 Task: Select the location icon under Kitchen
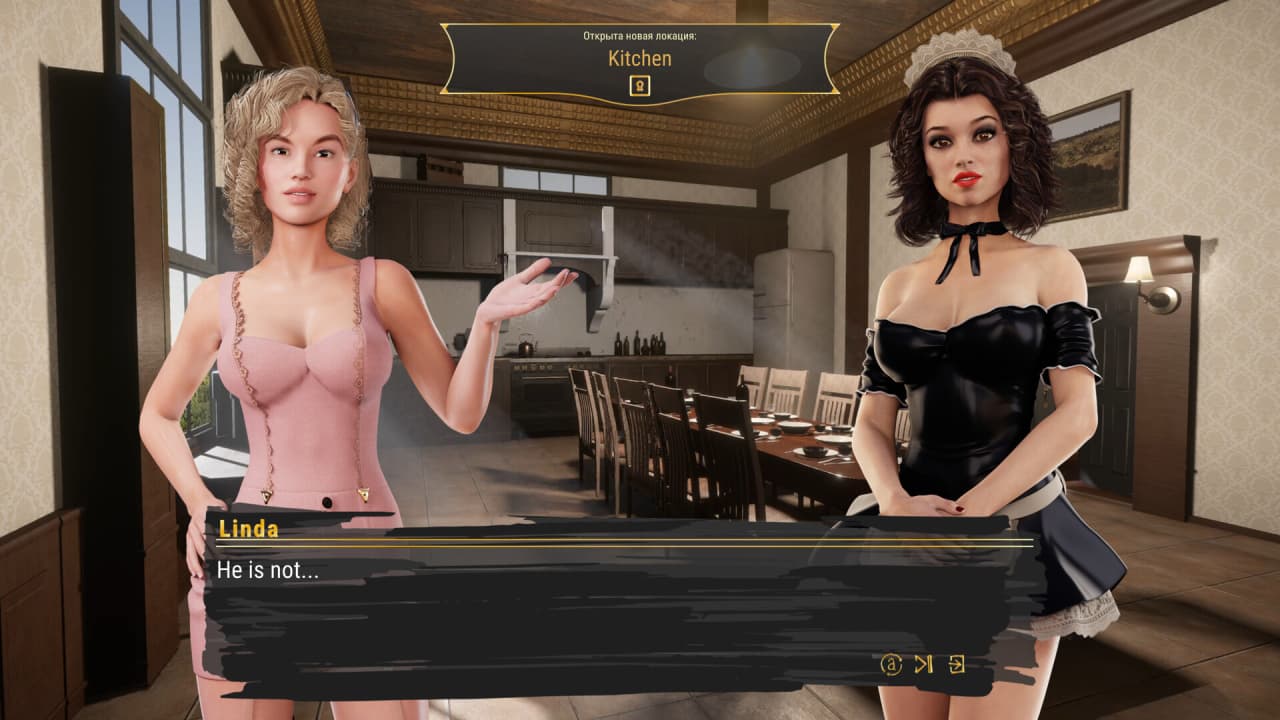(x=640, y=86)
